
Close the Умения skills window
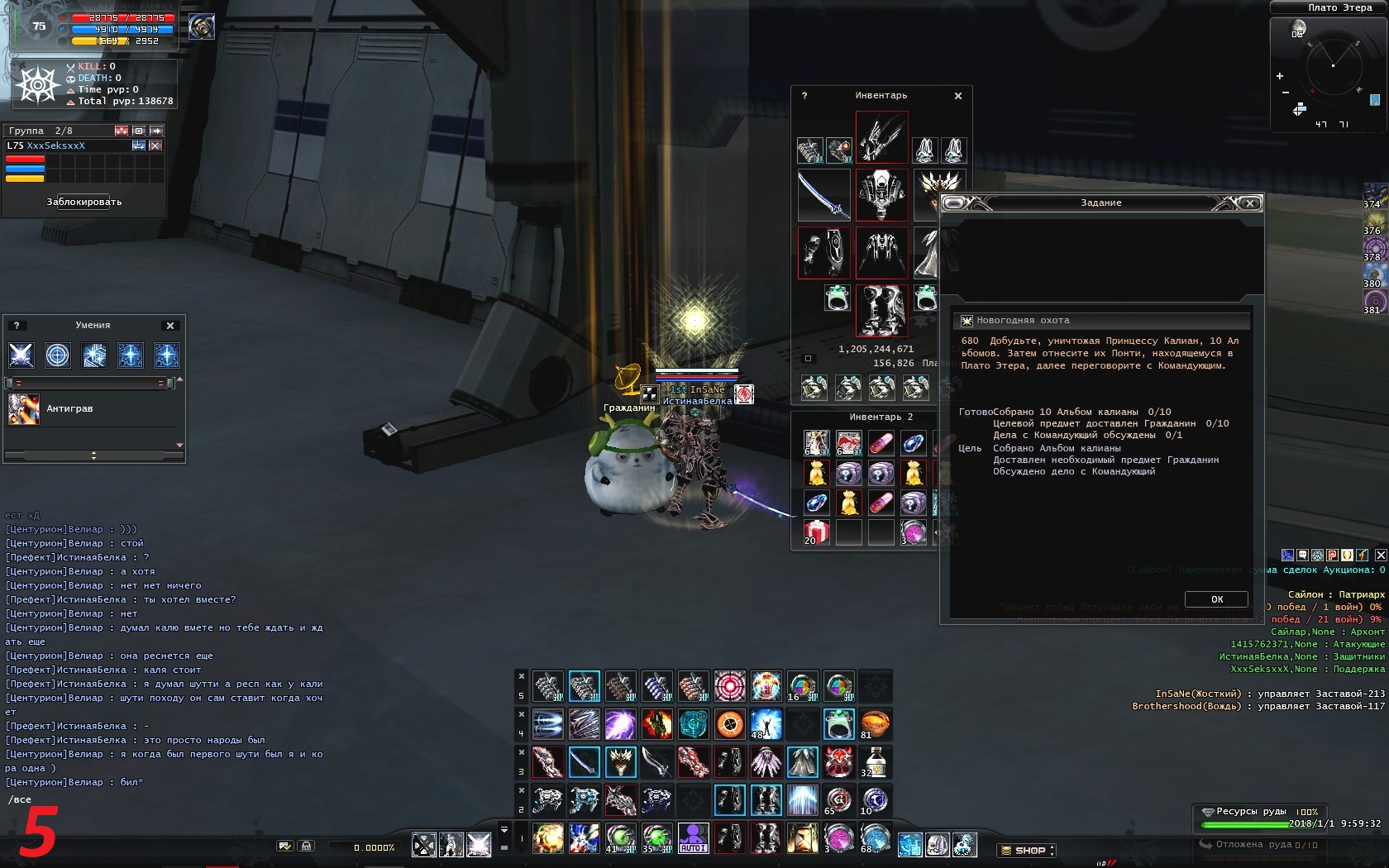[170, 326]
